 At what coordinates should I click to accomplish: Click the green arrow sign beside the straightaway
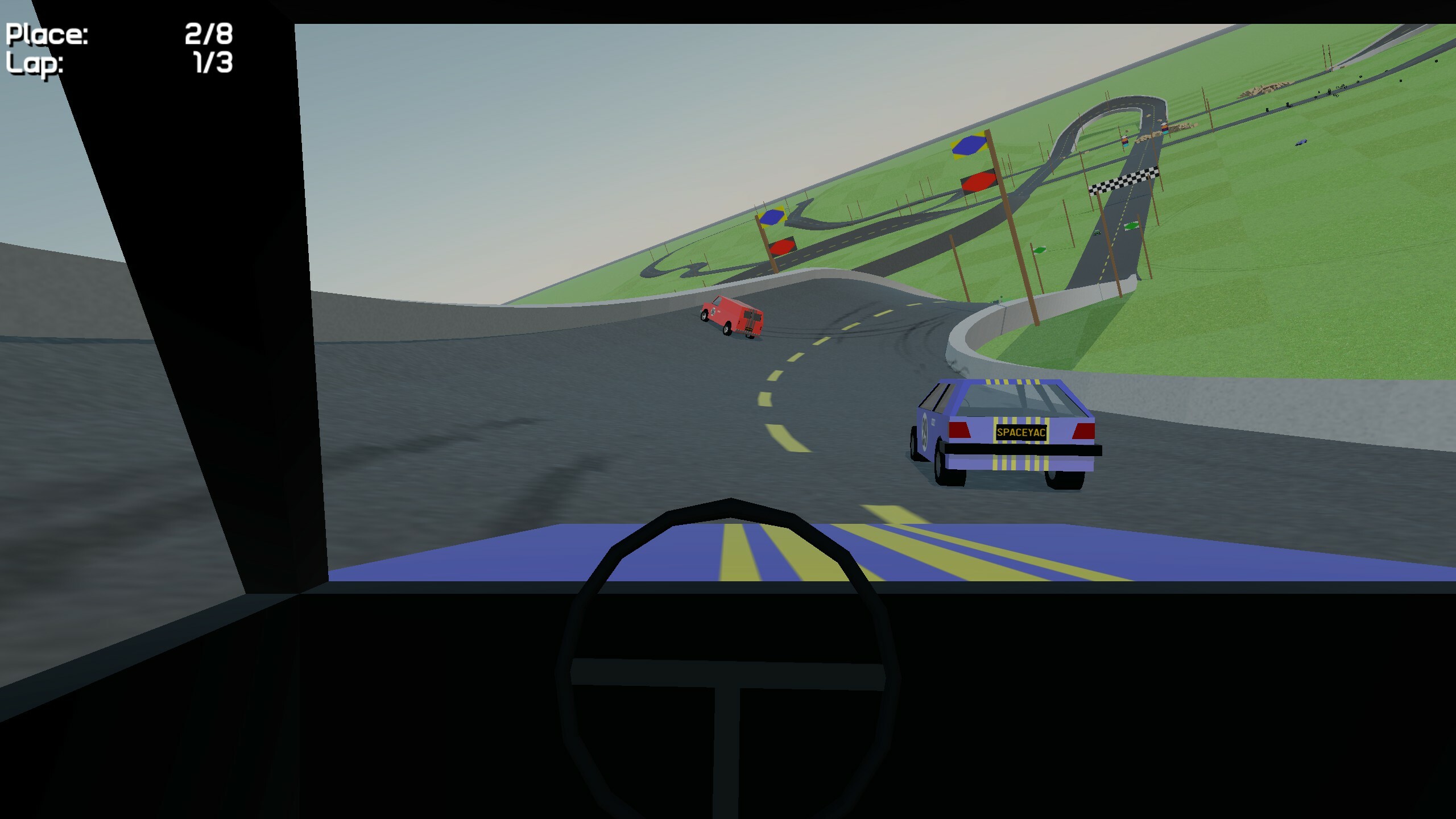(1131, 226)
